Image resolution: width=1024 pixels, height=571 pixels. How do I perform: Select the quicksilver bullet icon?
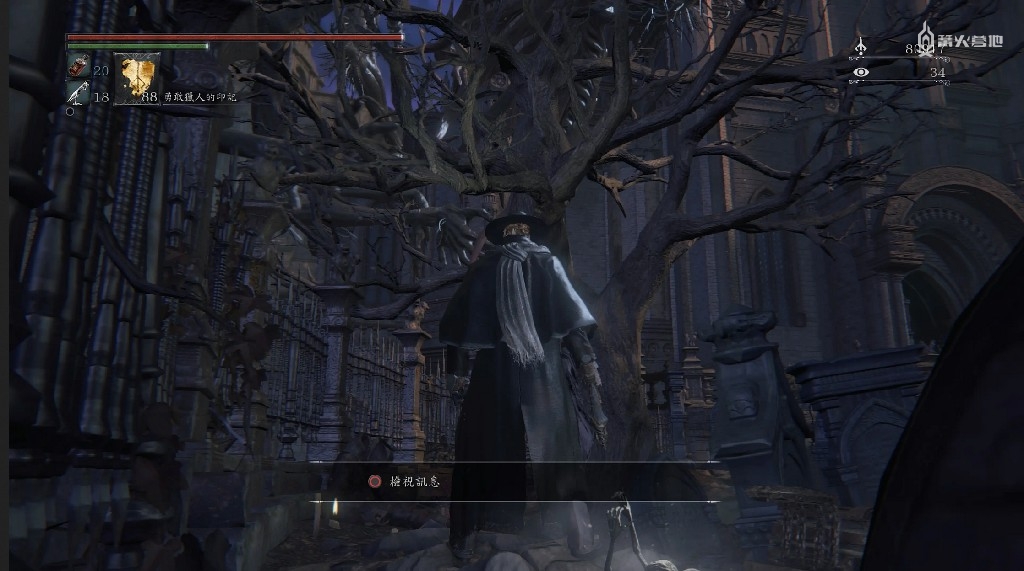click(77, 94)
